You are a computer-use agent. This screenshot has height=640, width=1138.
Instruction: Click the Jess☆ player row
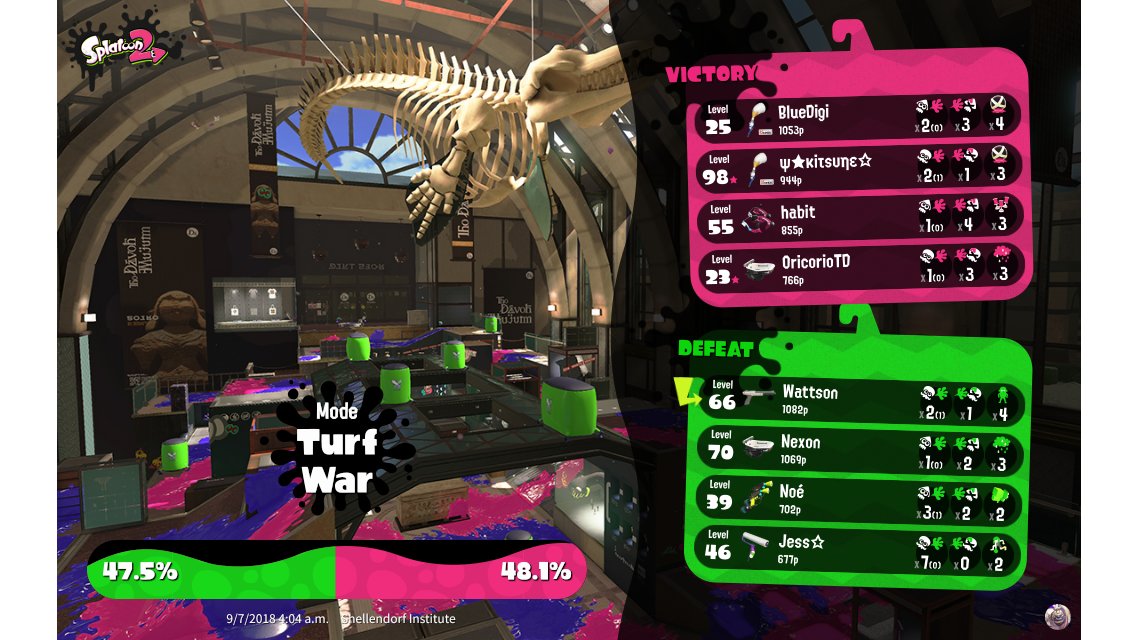click(x=860, y=548)
